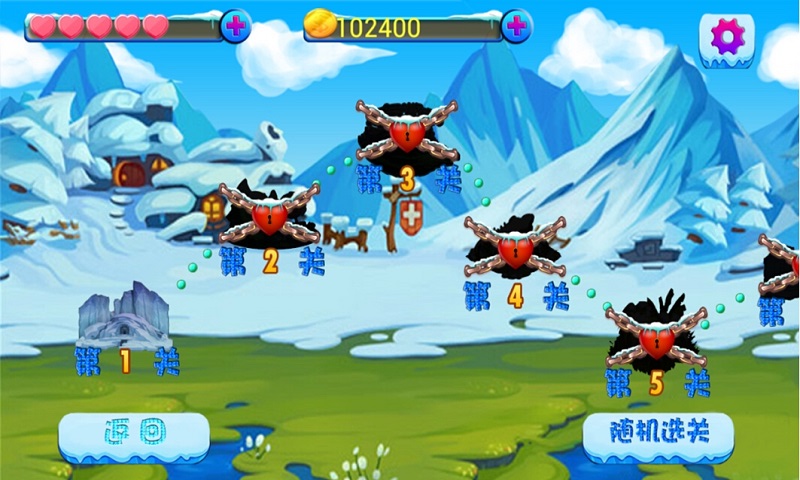Choose the 随机选关 random level button
Screen dimensions: 800x480
[x=658, y=433]
